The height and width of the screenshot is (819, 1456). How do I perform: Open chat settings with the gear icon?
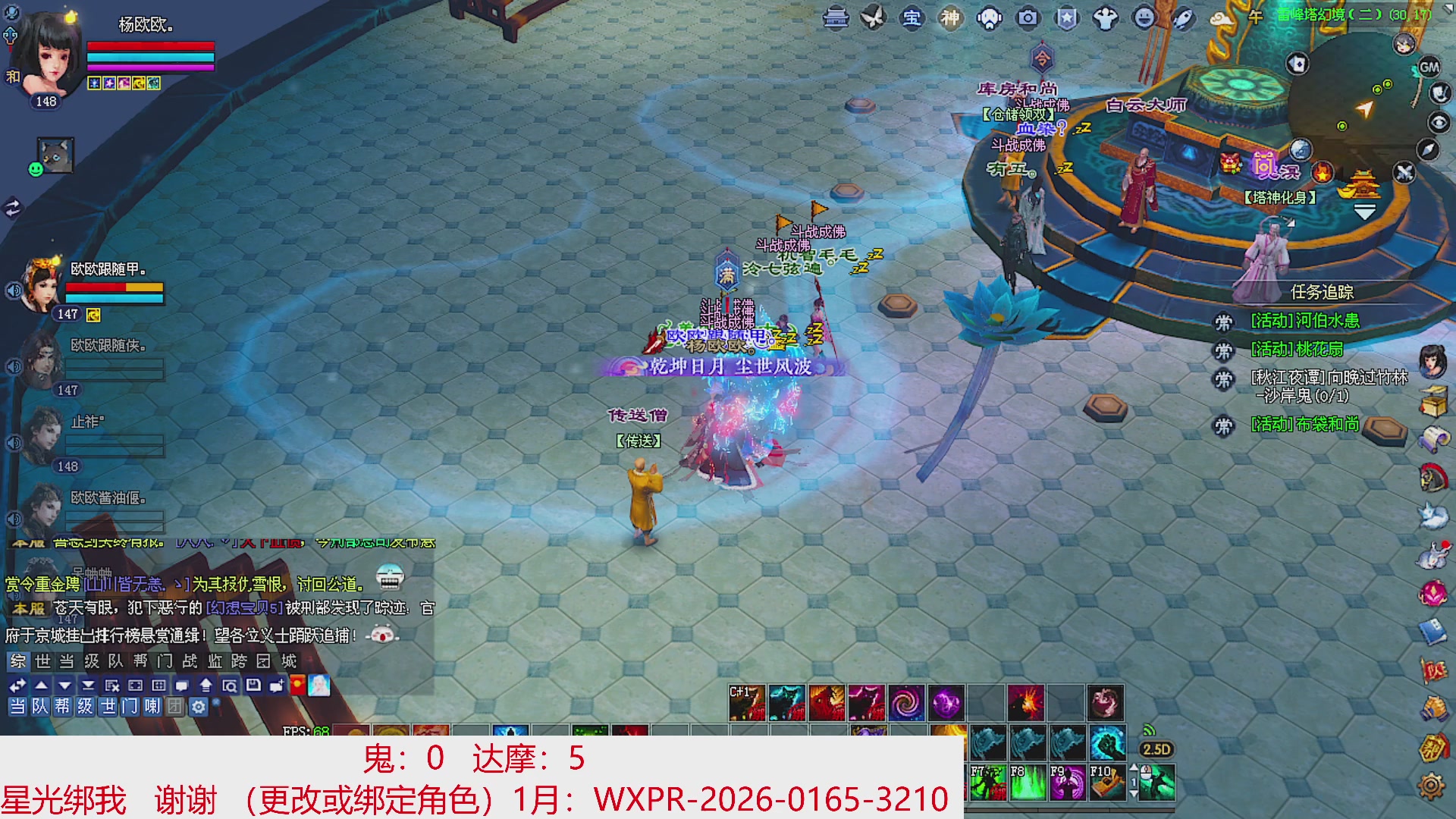click(199, 708)
